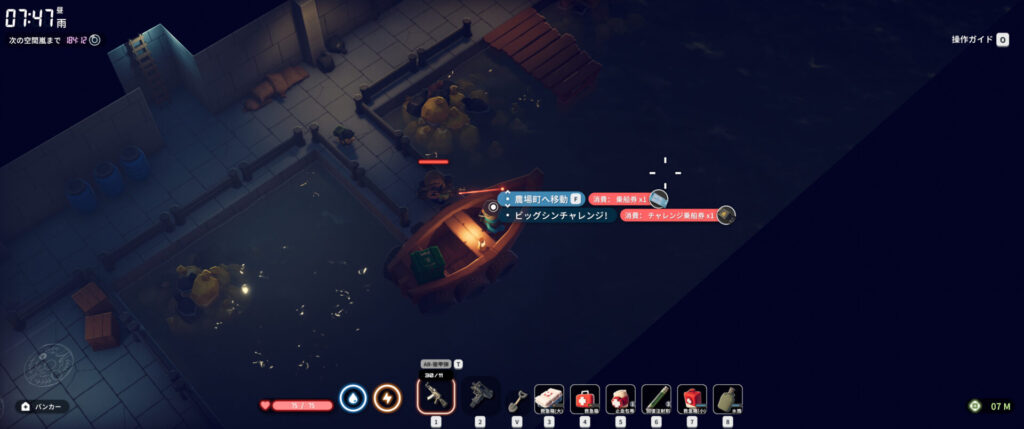The width and height of the screenshot is (1024, 429).
Task: Use the small red medkit
Action: (x=692, y=399)
